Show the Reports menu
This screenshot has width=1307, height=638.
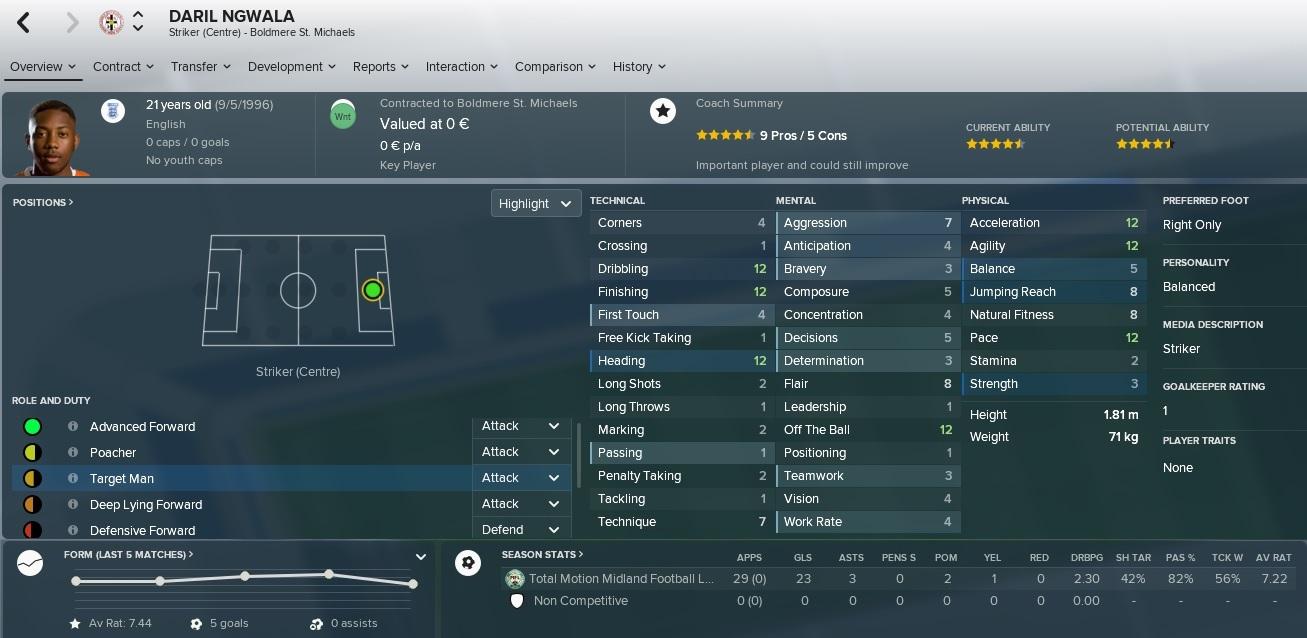pyautogui.click(x=380, y=67)
